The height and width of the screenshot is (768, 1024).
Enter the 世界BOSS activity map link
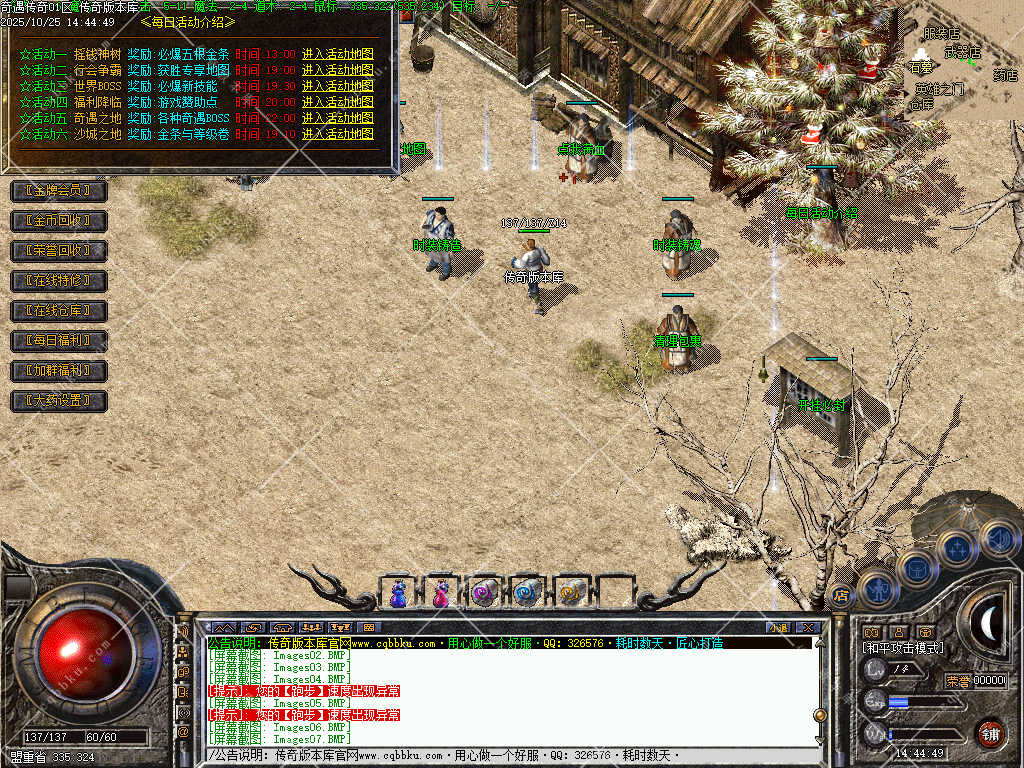point(337,86)
